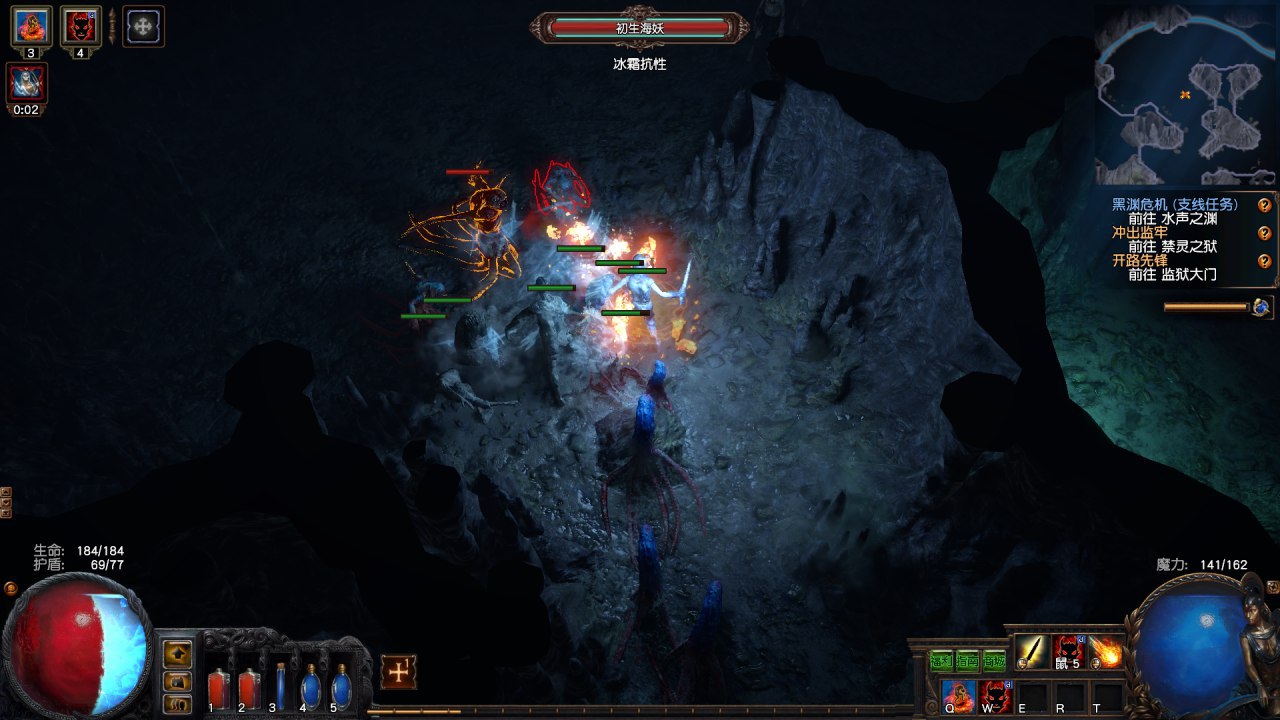This screenshot has height=720, width=1280.
Task: Select the Q slot helmet skill
Action: 958,695
